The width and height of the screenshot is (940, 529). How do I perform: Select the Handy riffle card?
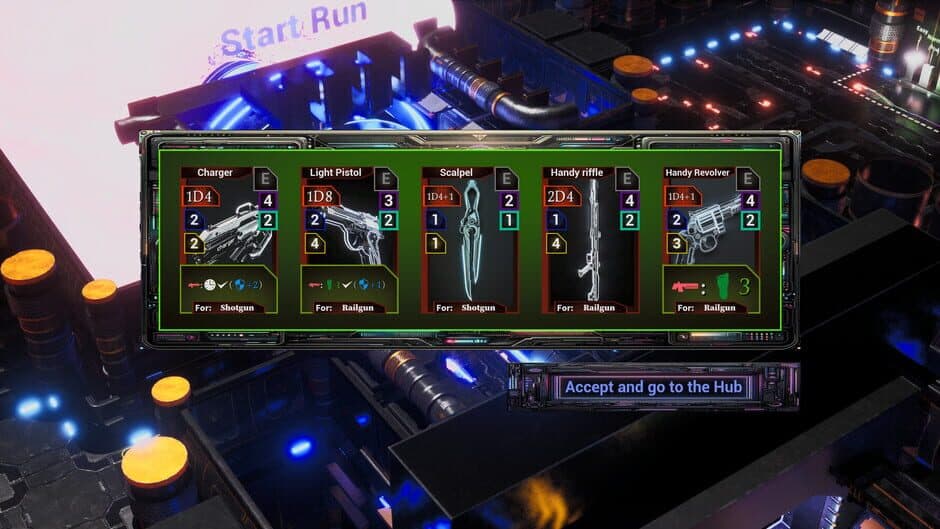[x=591, y=240]
